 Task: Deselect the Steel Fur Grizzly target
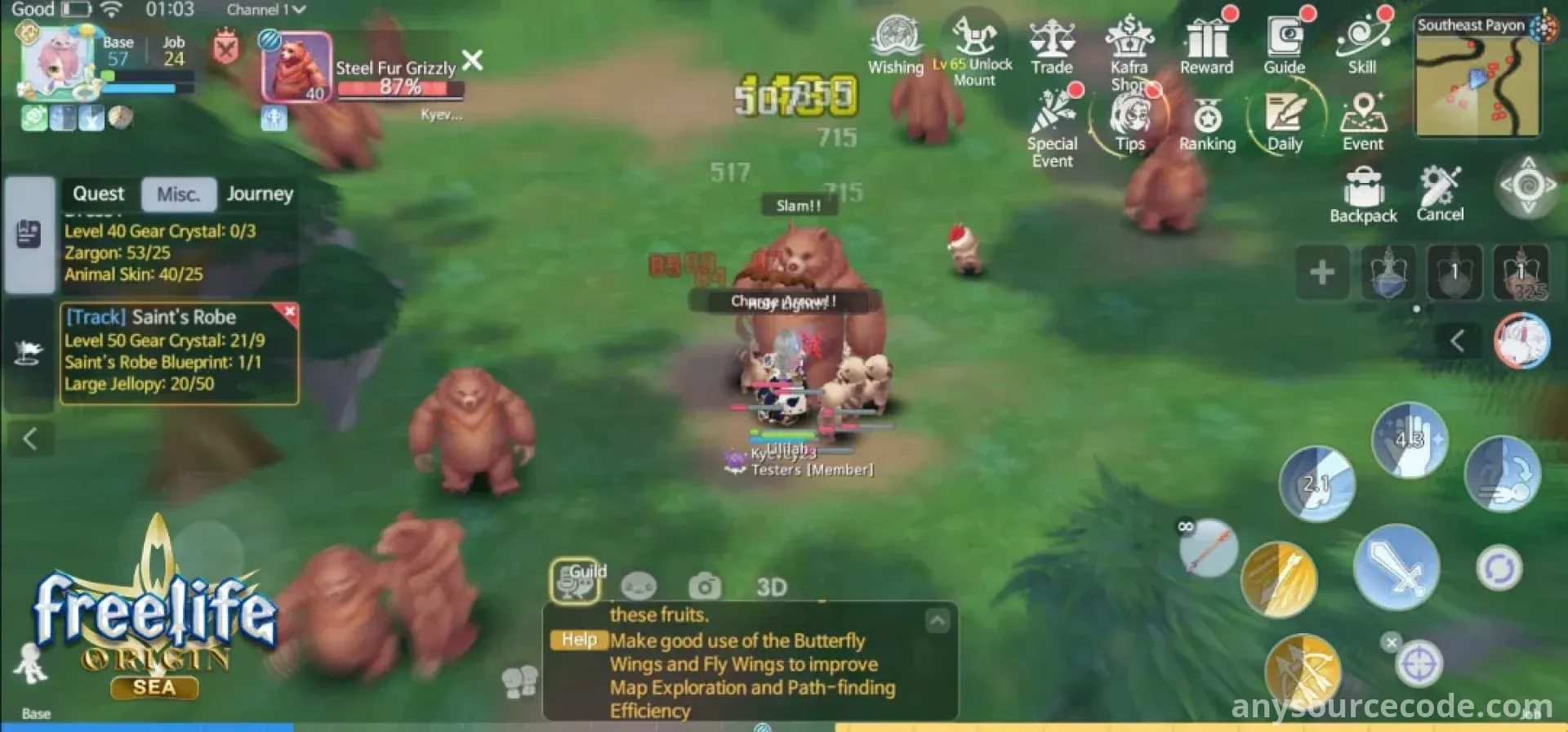pyautogui.click(x=472, y=60)
